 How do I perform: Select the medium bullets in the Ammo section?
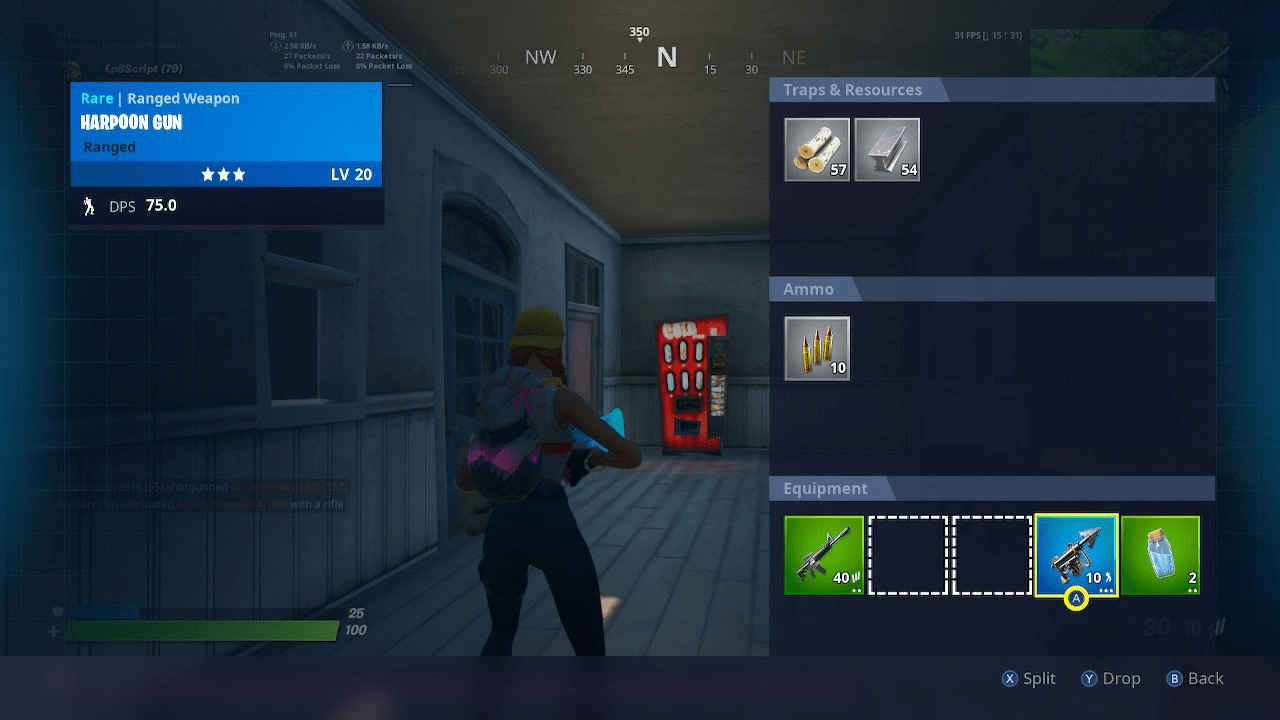click(x=816, y=349)
